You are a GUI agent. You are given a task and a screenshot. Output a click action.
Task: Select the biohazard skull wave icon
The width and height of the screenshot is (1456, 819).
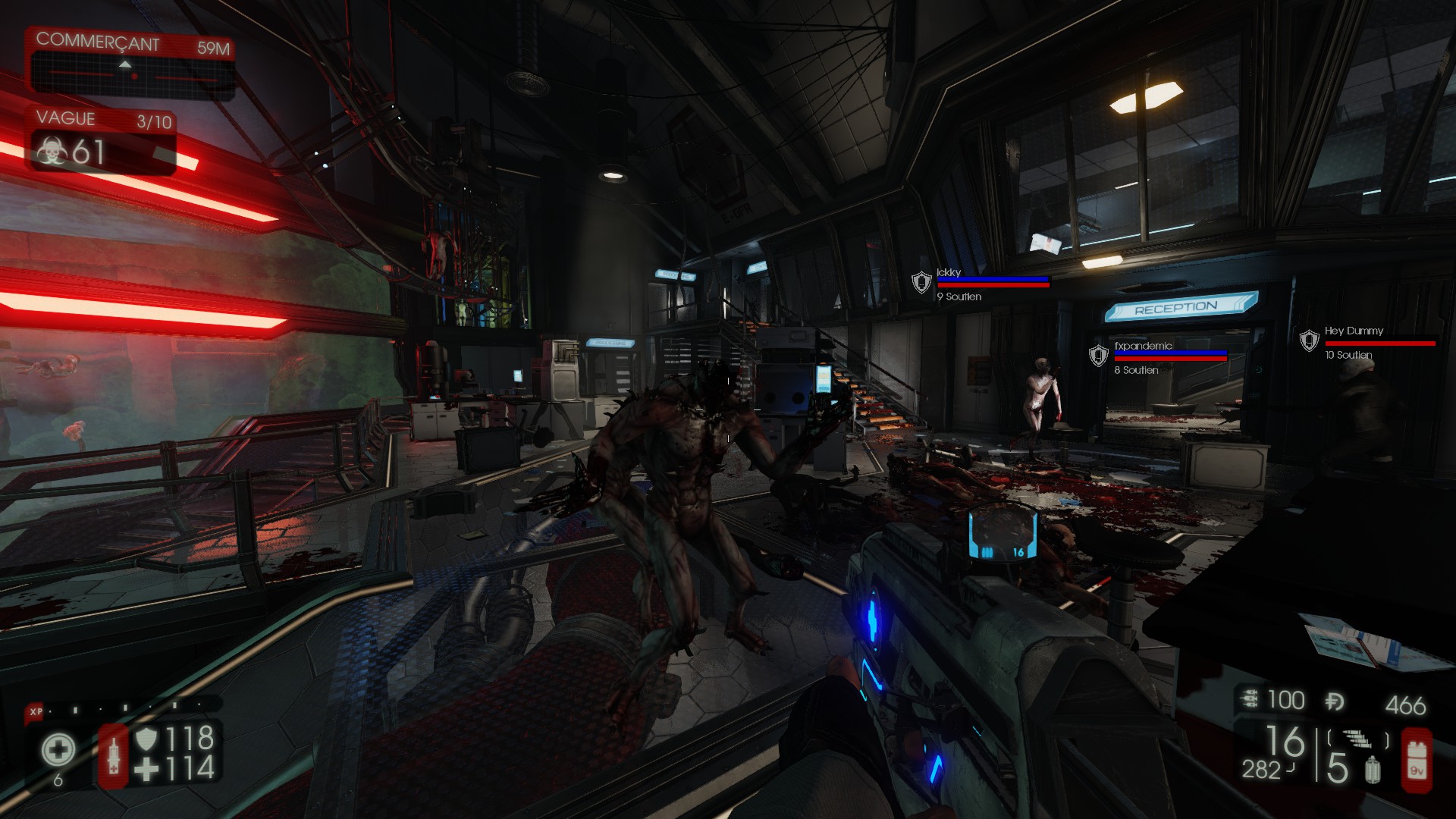(52, 152)
